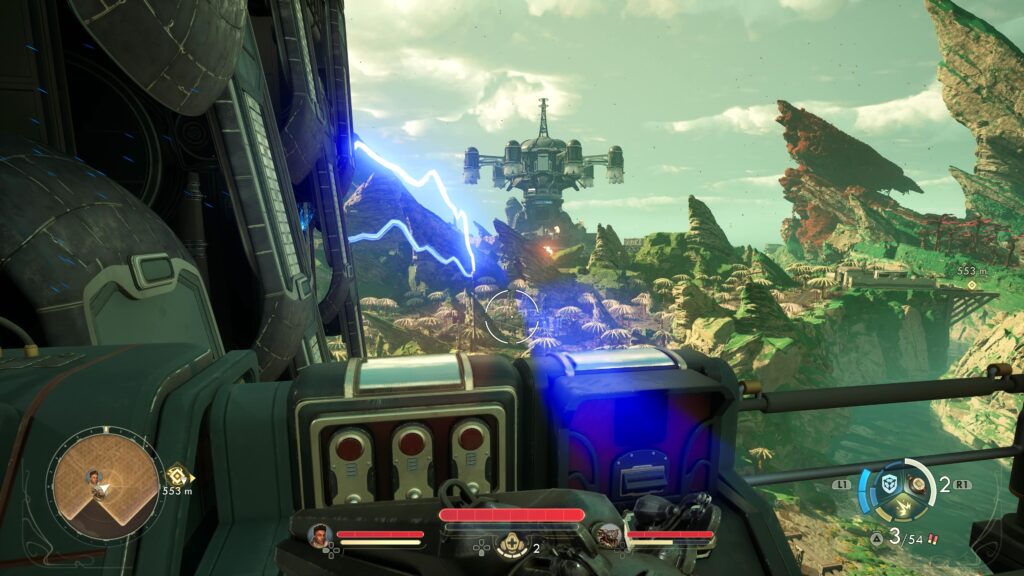Select the cube ability in the ability wheel
This screenshot has height=576, width=1024.
pyautogui.click(x=888, y=483)
